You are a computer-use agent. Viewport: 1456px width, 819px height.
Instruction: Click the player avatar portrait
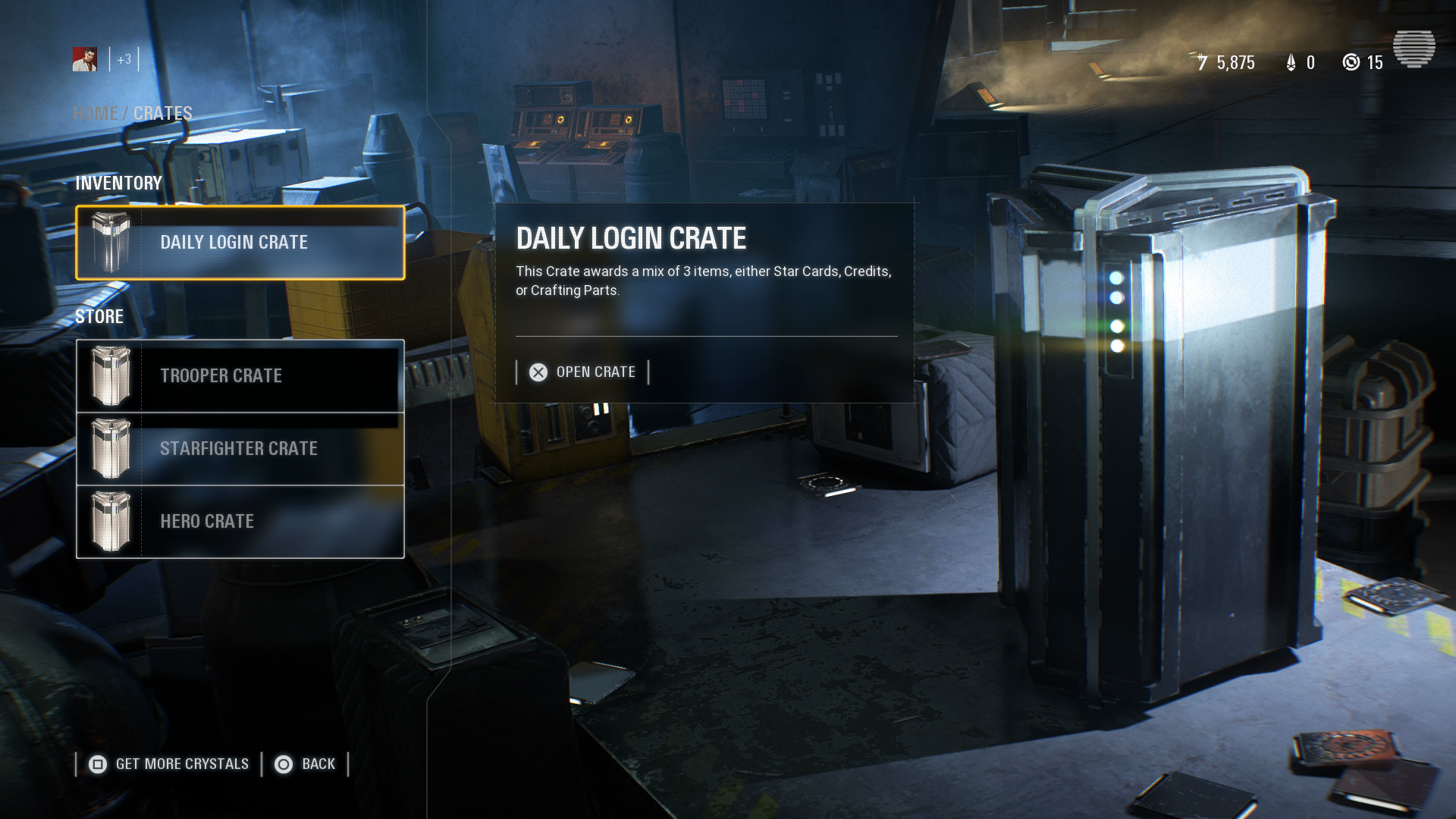(x=86, y=59)
